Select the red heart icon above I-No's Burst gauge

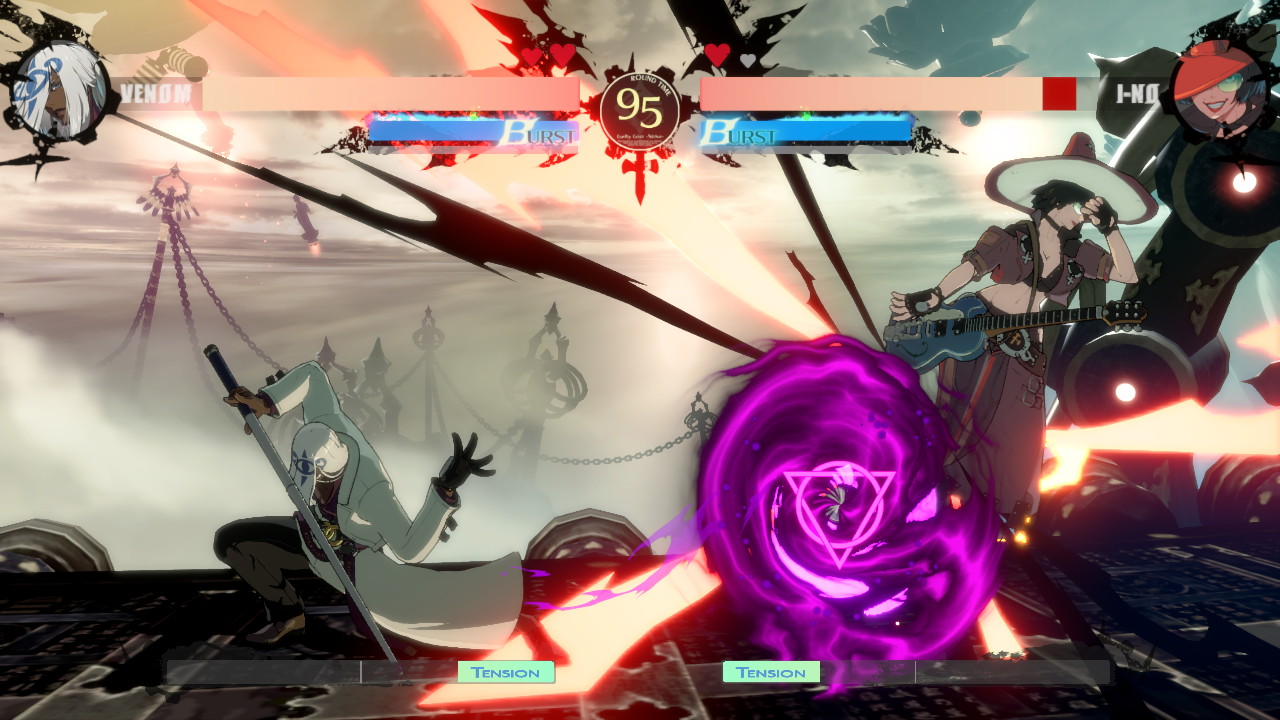(716, 55)
